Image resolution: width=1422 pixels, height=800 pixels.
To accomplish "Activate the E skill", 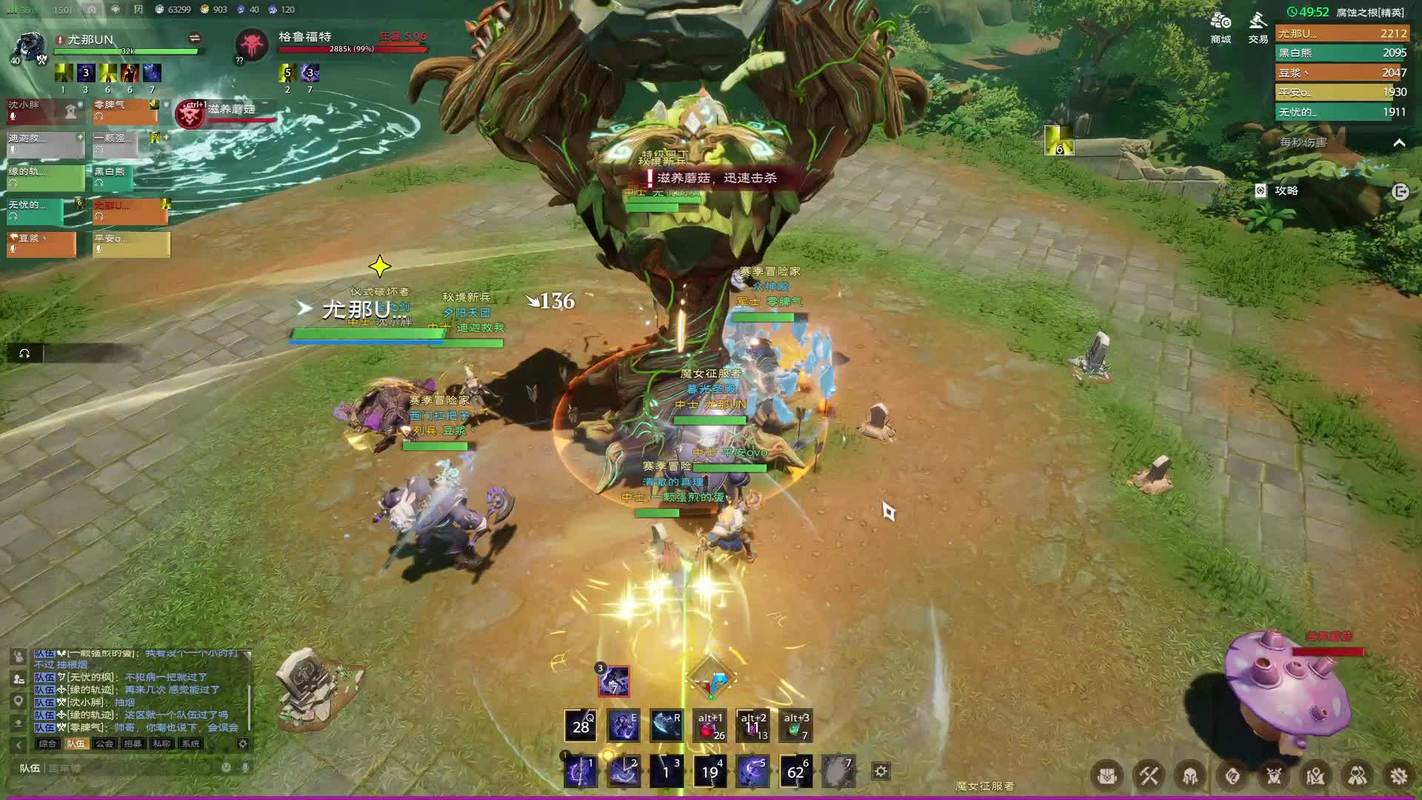I will [x=623, y=726].
